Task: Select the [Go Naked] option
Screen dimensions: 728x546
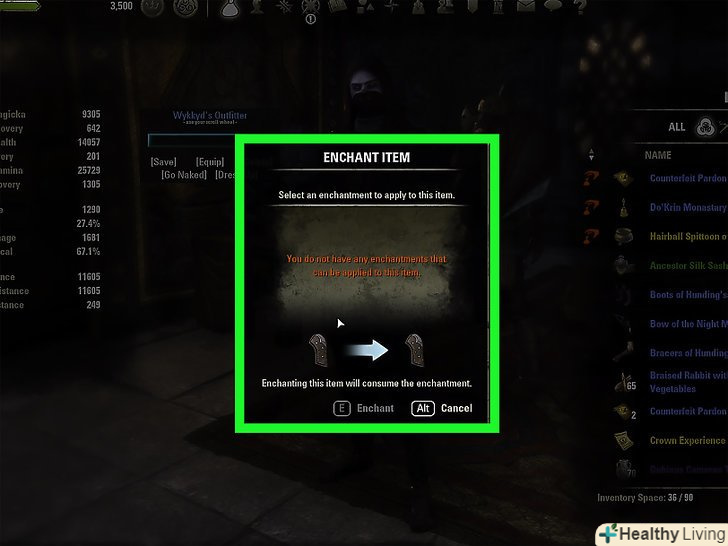Action: click(184, 175)
